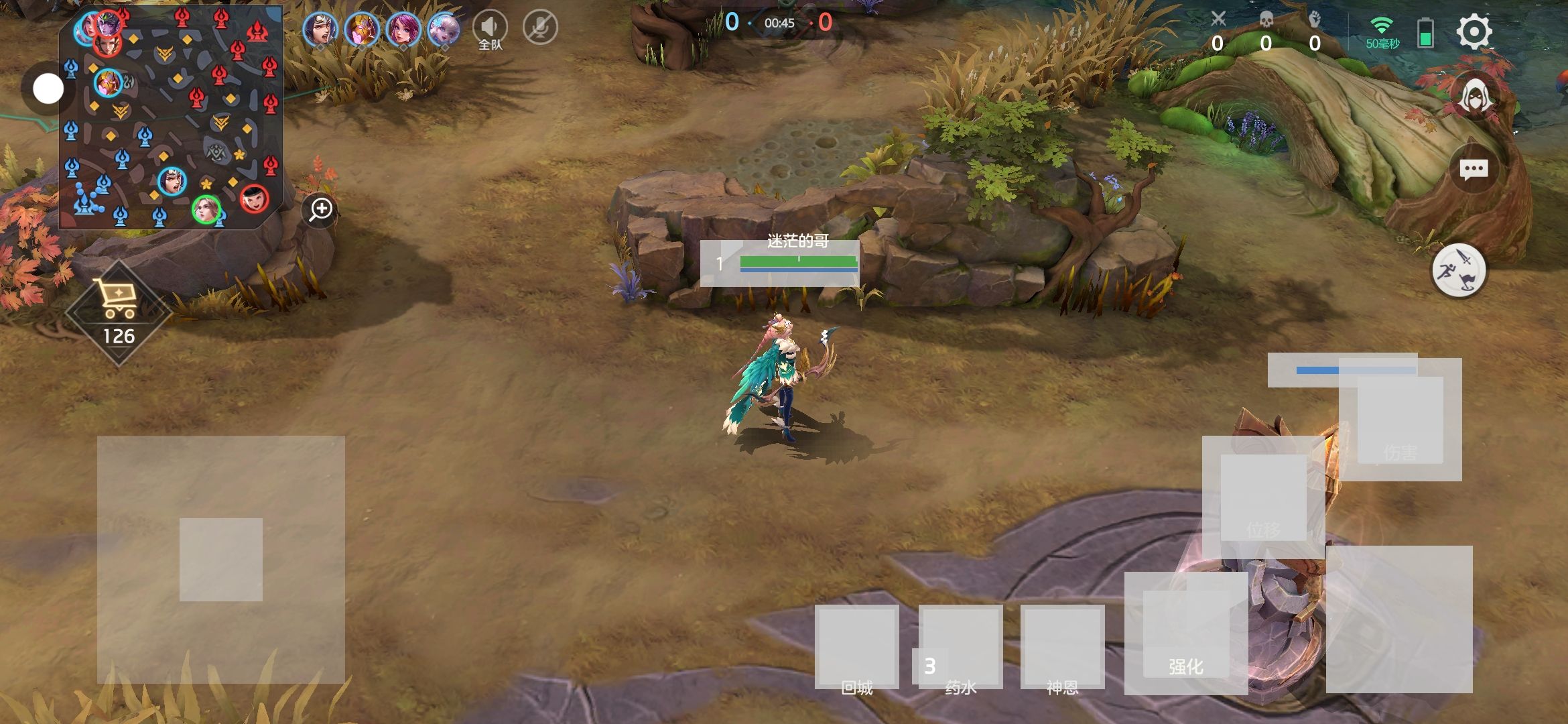Tap the running figure with sword icon
The height and width of the screenshot is (724, 1568).
(1459, 271)
